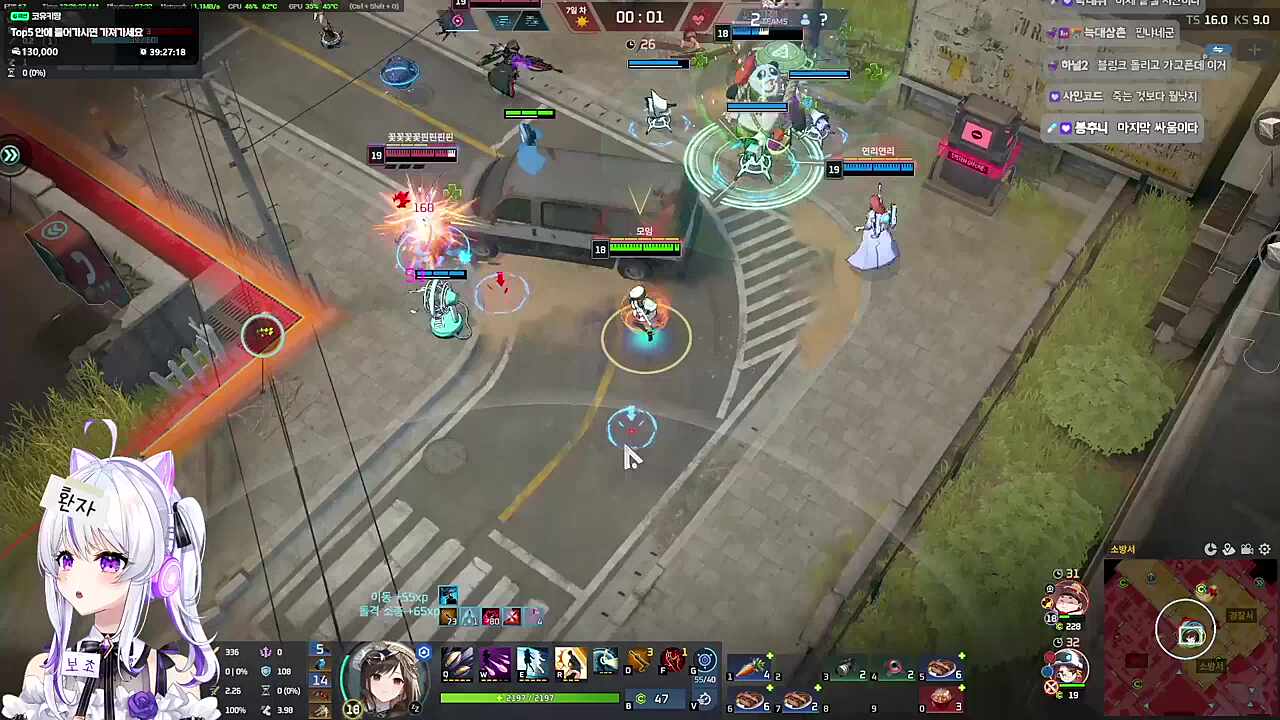Viewport: 1280px width, 720px height.
Task: Select the carrot item in slot 1
Action: [x=750, y=668]
